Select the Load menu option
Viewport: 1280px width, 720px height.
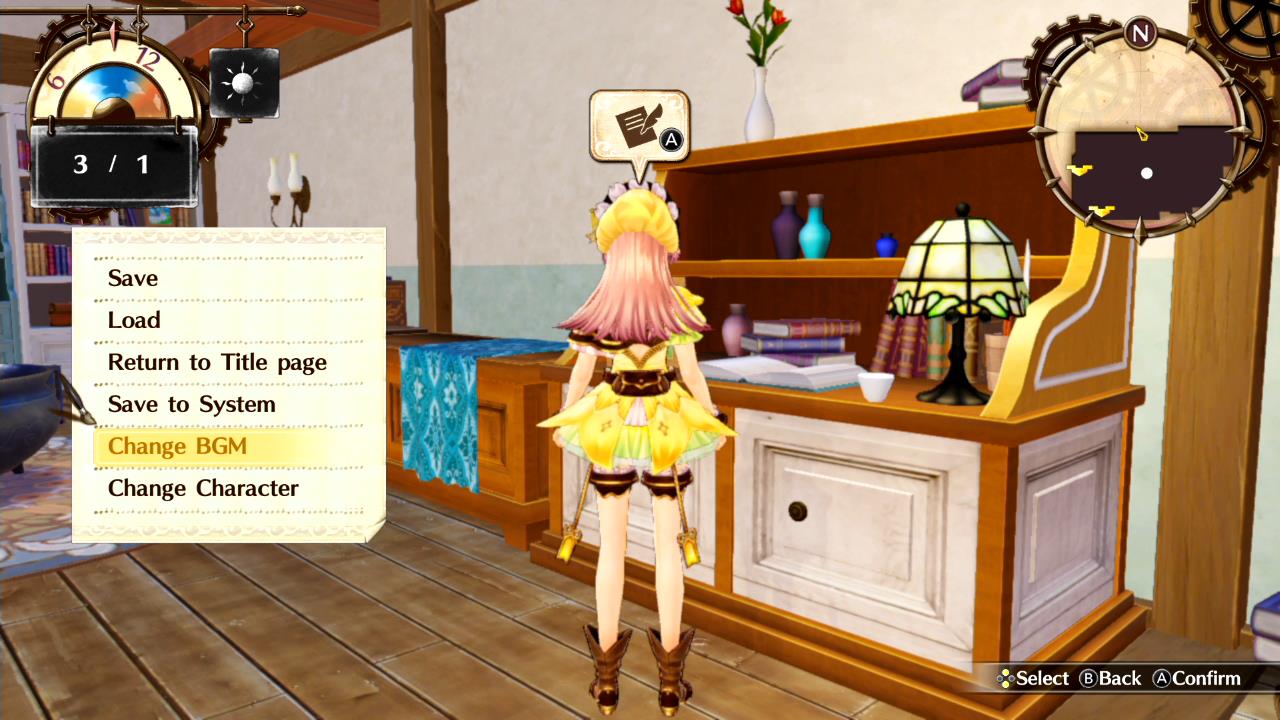[134, 320]
